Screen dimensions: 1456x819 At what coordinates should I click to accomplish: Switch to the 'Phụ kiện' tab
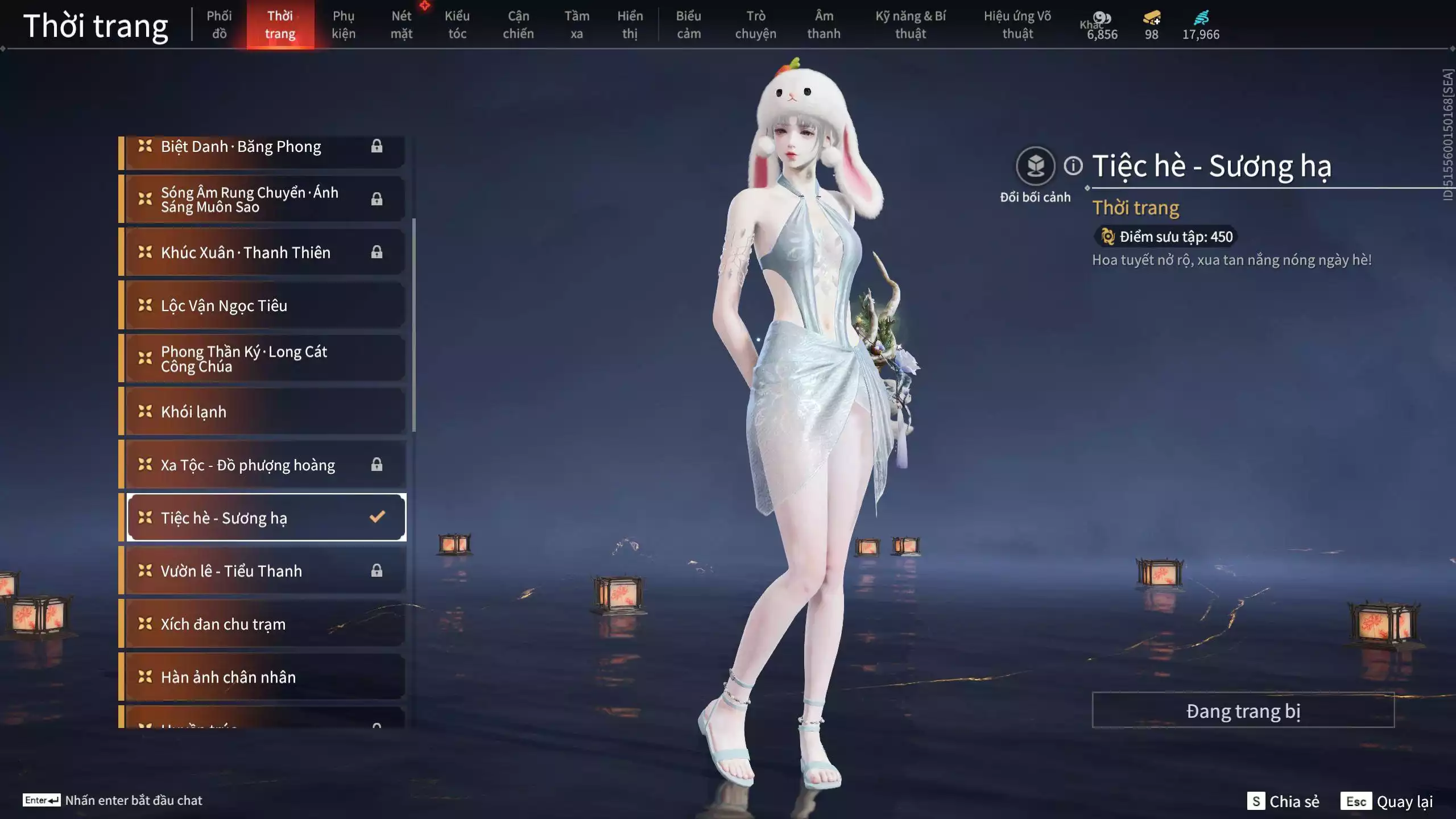344,24
